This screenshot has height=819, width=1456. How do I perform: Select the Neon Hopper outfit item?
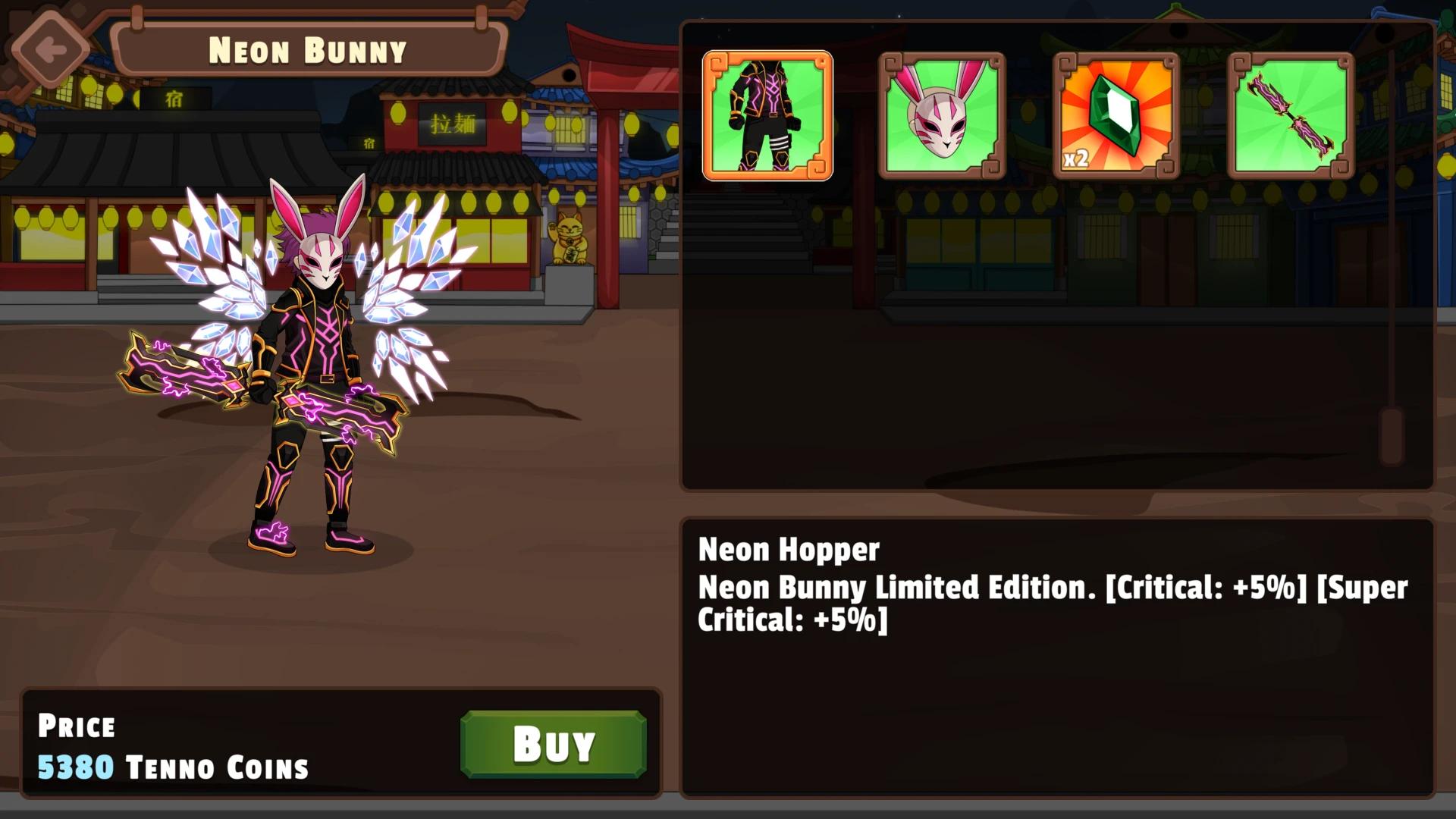click(767, 116)
